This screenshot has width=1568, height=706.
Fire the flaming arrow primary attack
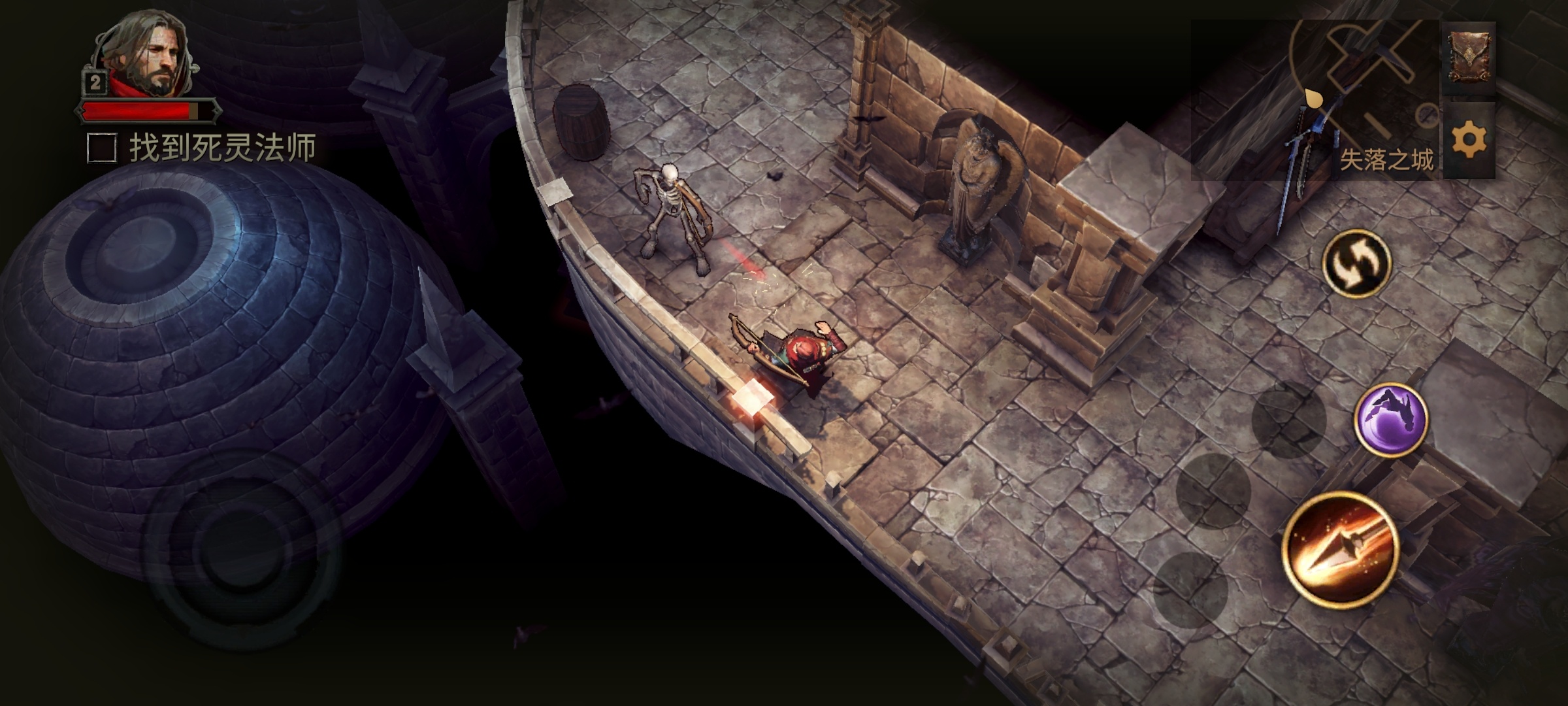click(1340, 548)
